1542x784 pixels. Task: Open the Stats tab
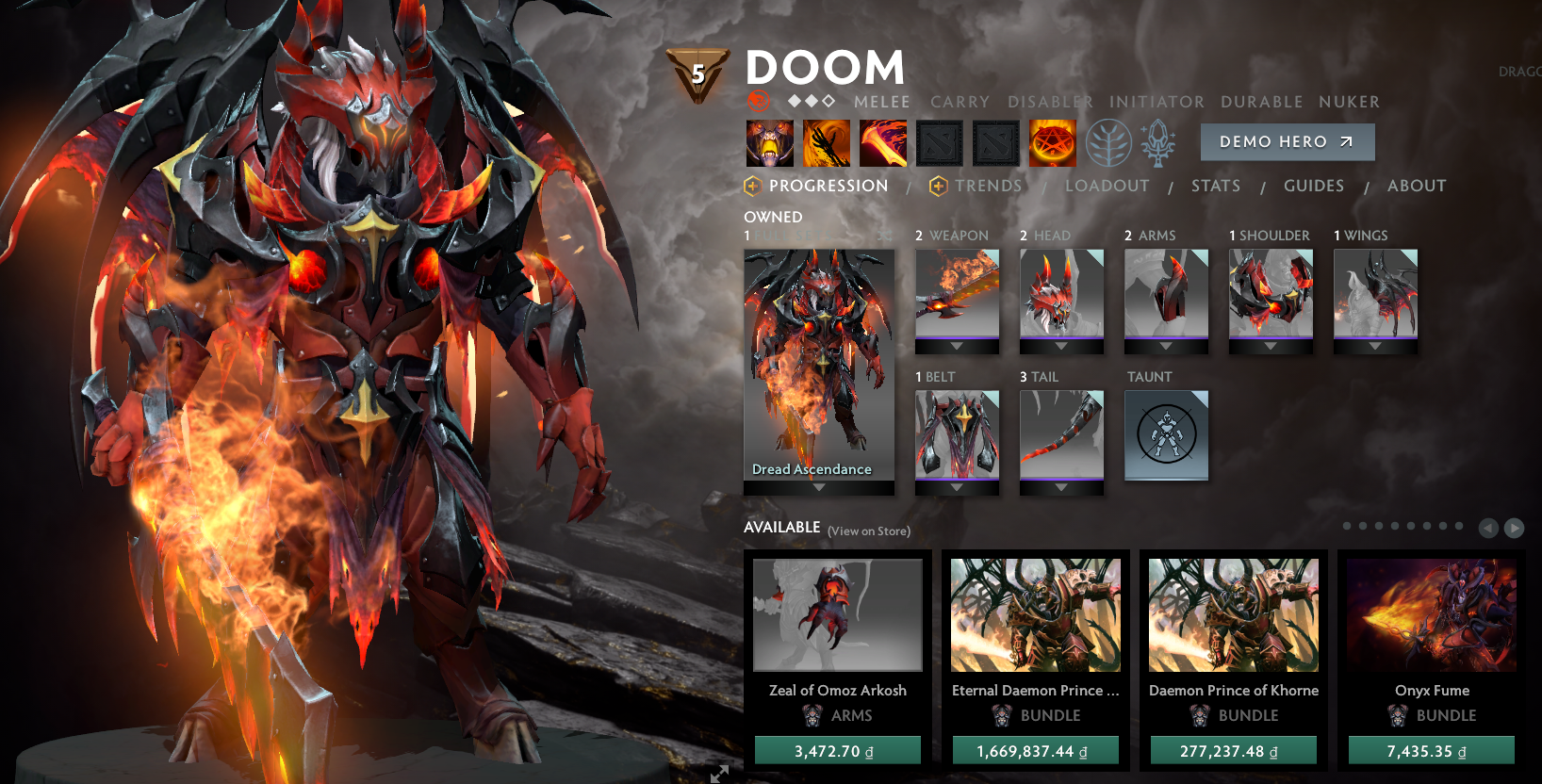[1215, 186]
